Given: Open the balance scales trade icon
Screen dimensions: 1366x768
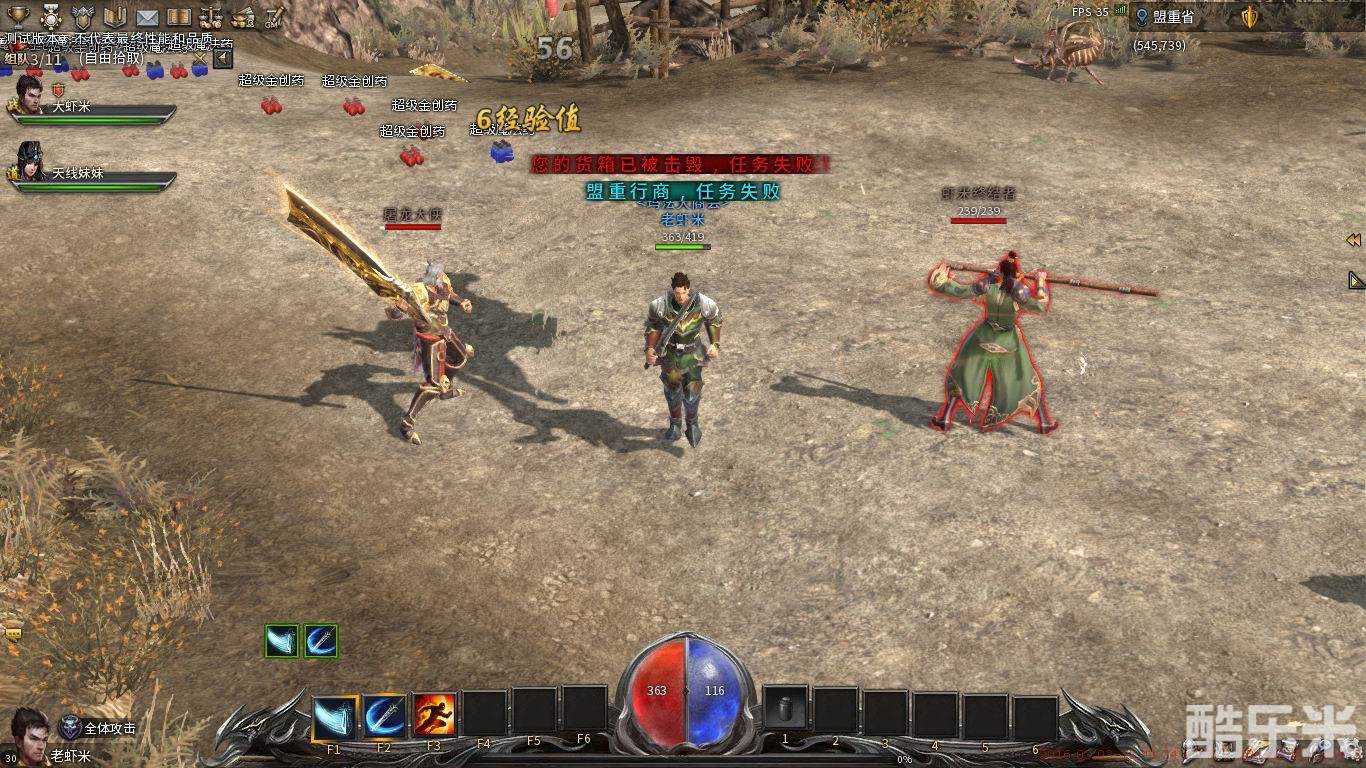Looking at the screenshot, I should click(x=211, y=17).
